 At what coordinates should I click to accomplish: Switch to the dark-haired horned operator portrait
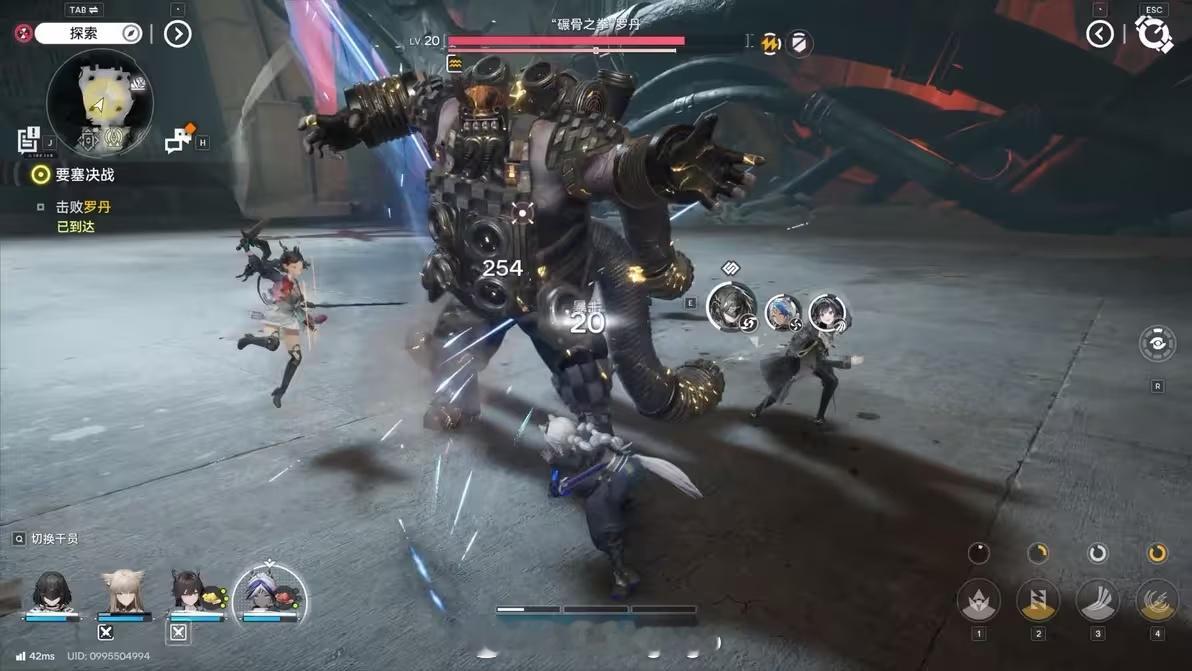point(187,591)
